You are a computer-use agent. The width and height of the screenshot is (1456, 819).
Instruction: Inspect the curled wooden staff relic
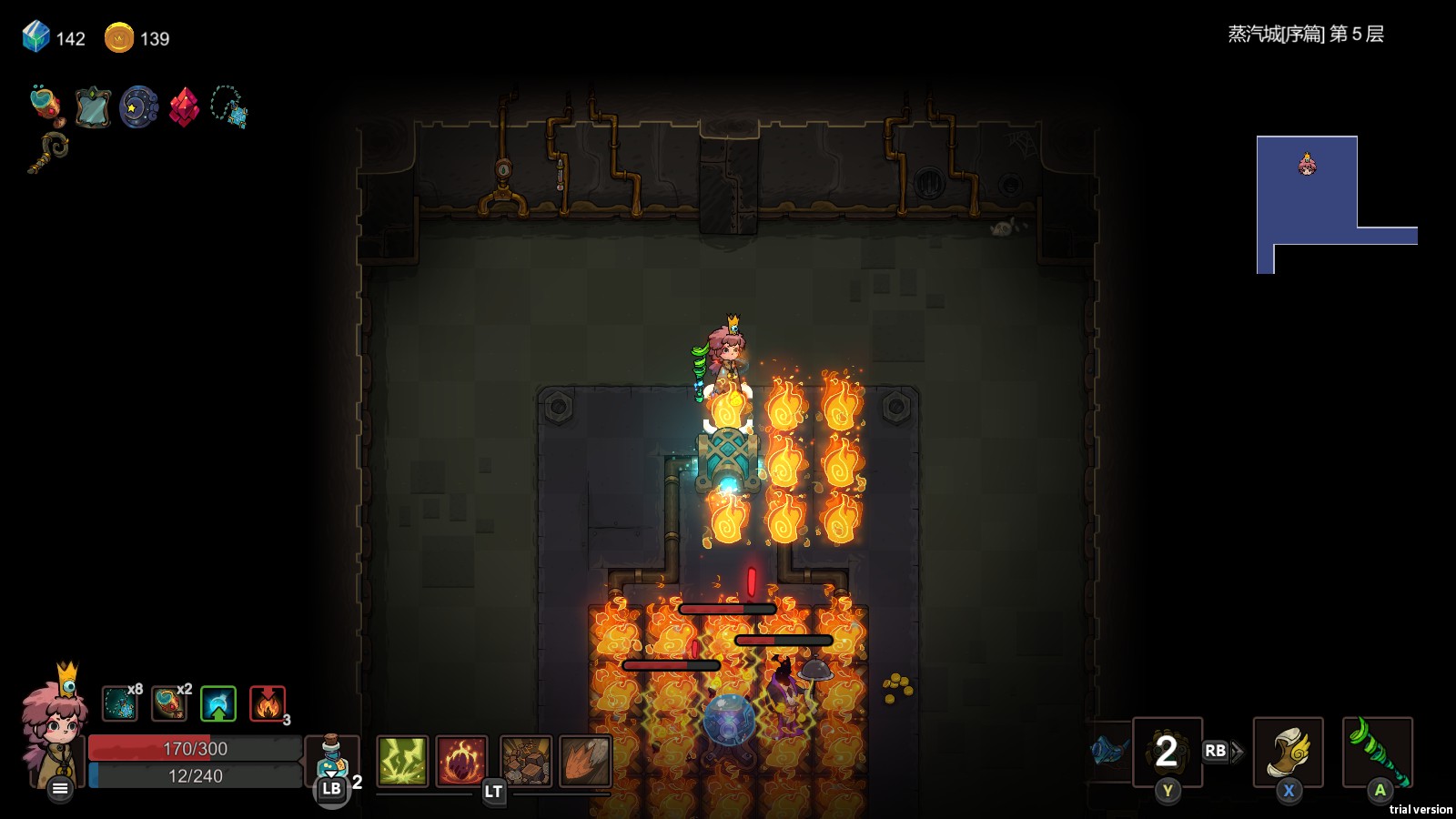pos(48,152)
